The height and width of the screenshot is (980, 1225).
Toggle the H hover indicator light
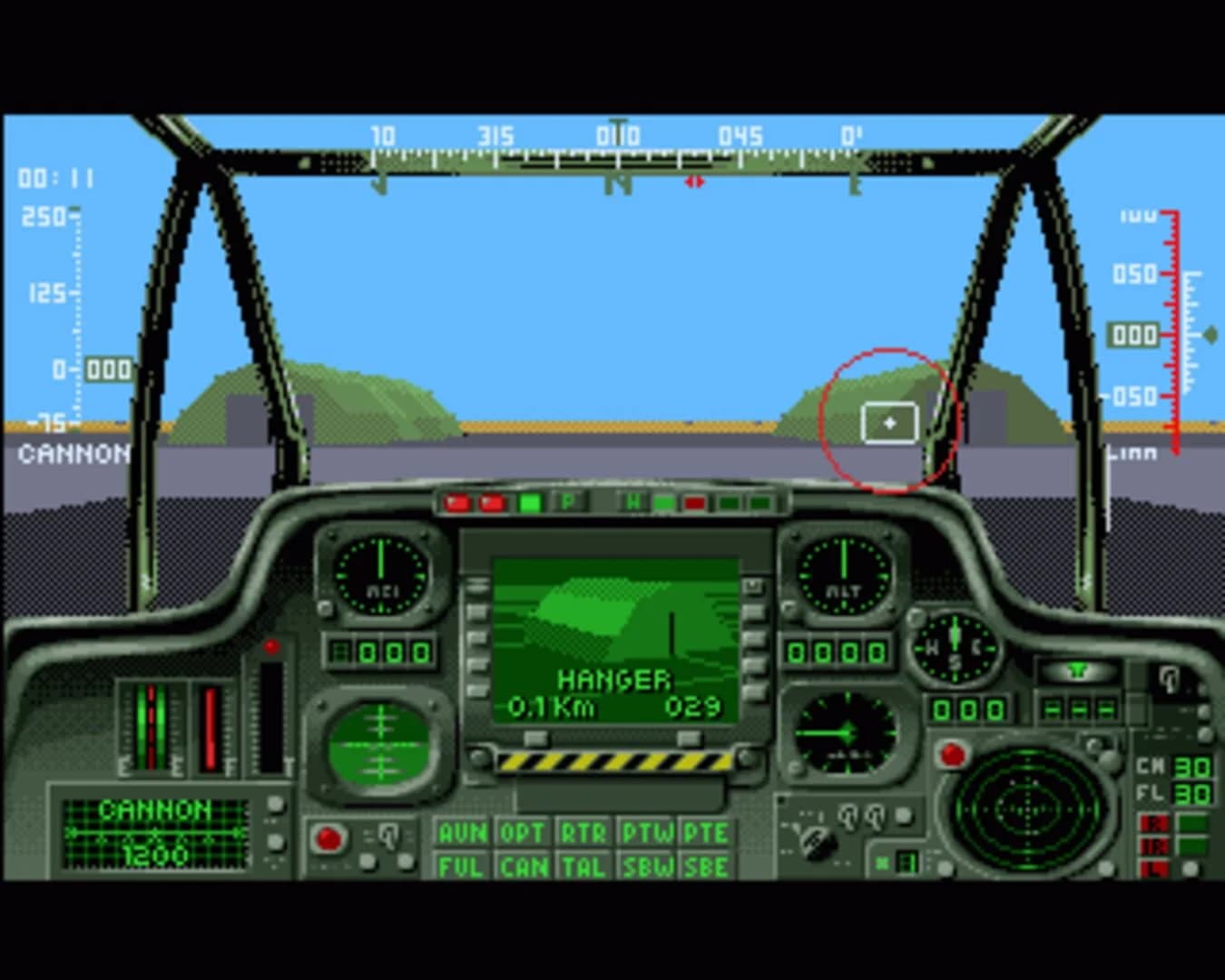[x=632, y=500]
